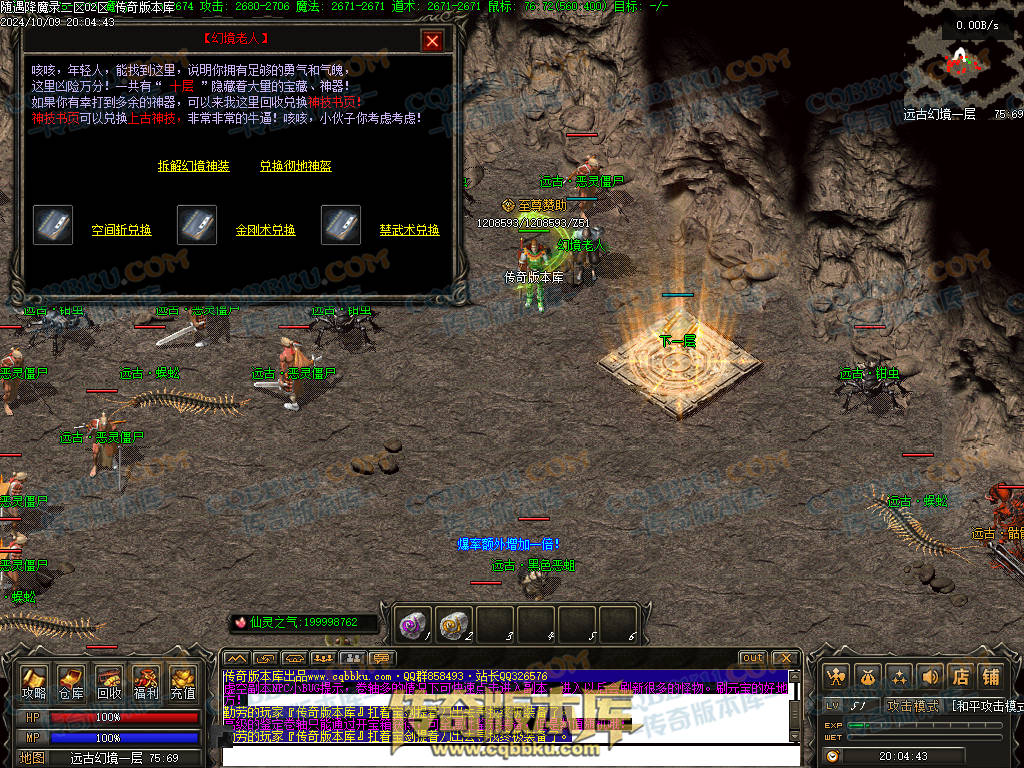Image resolution: width=1024 pixels, height=768 pixels.
Task: Use the purple scroll stone in hotbar slot 1
Action: [x=413, y=624]
